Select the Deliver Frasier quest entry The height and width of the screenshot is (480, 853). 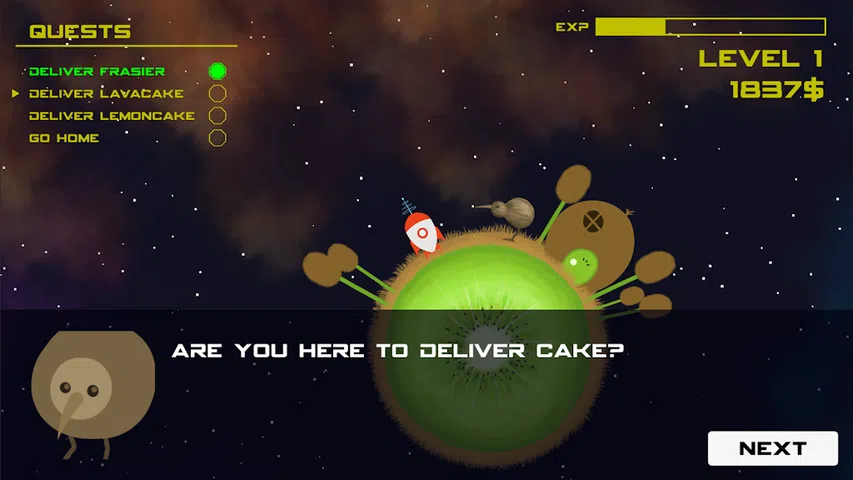(97, 71)
